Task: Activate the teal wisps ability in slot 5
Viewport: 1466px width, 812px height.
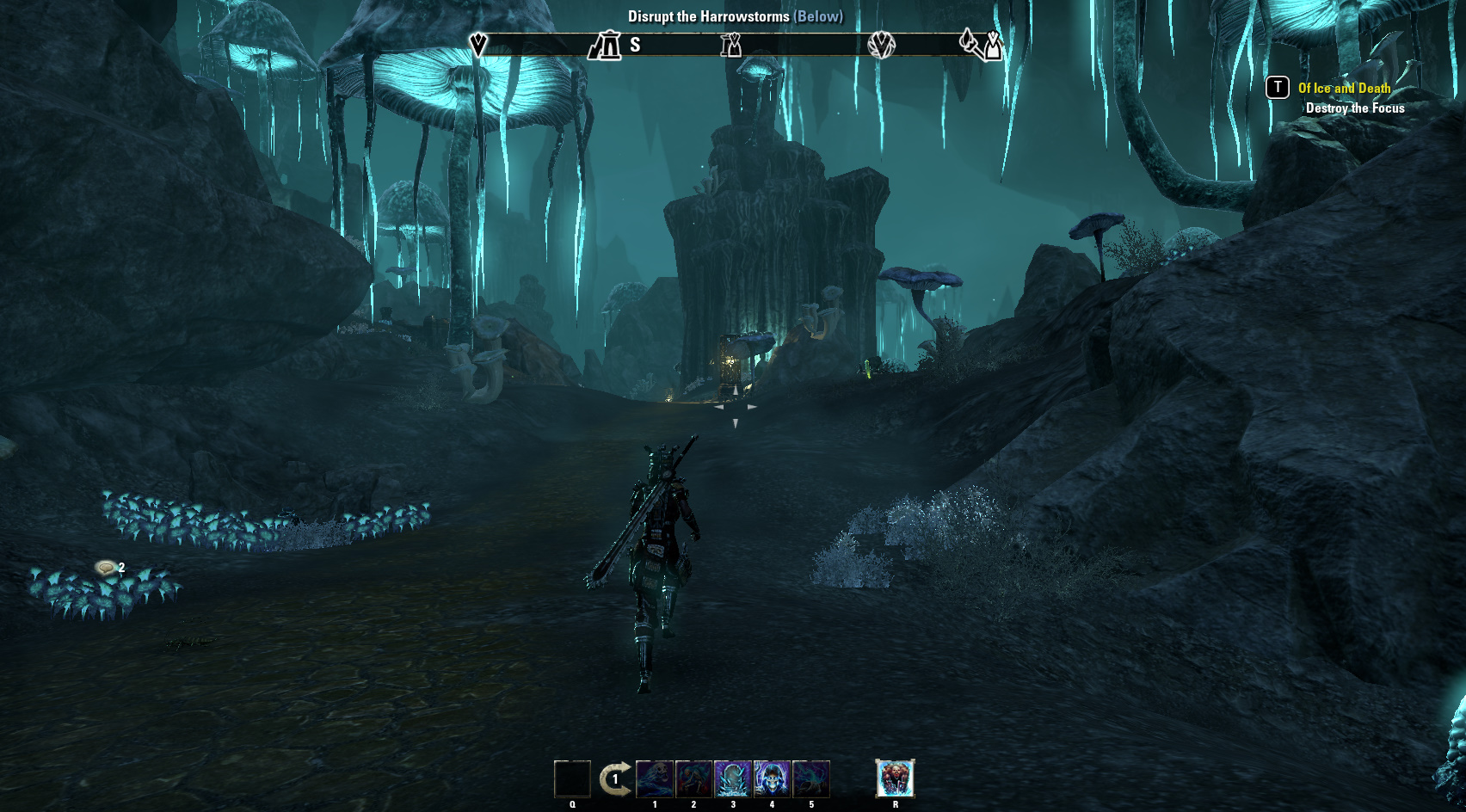Action: click(x=811, y=779)
